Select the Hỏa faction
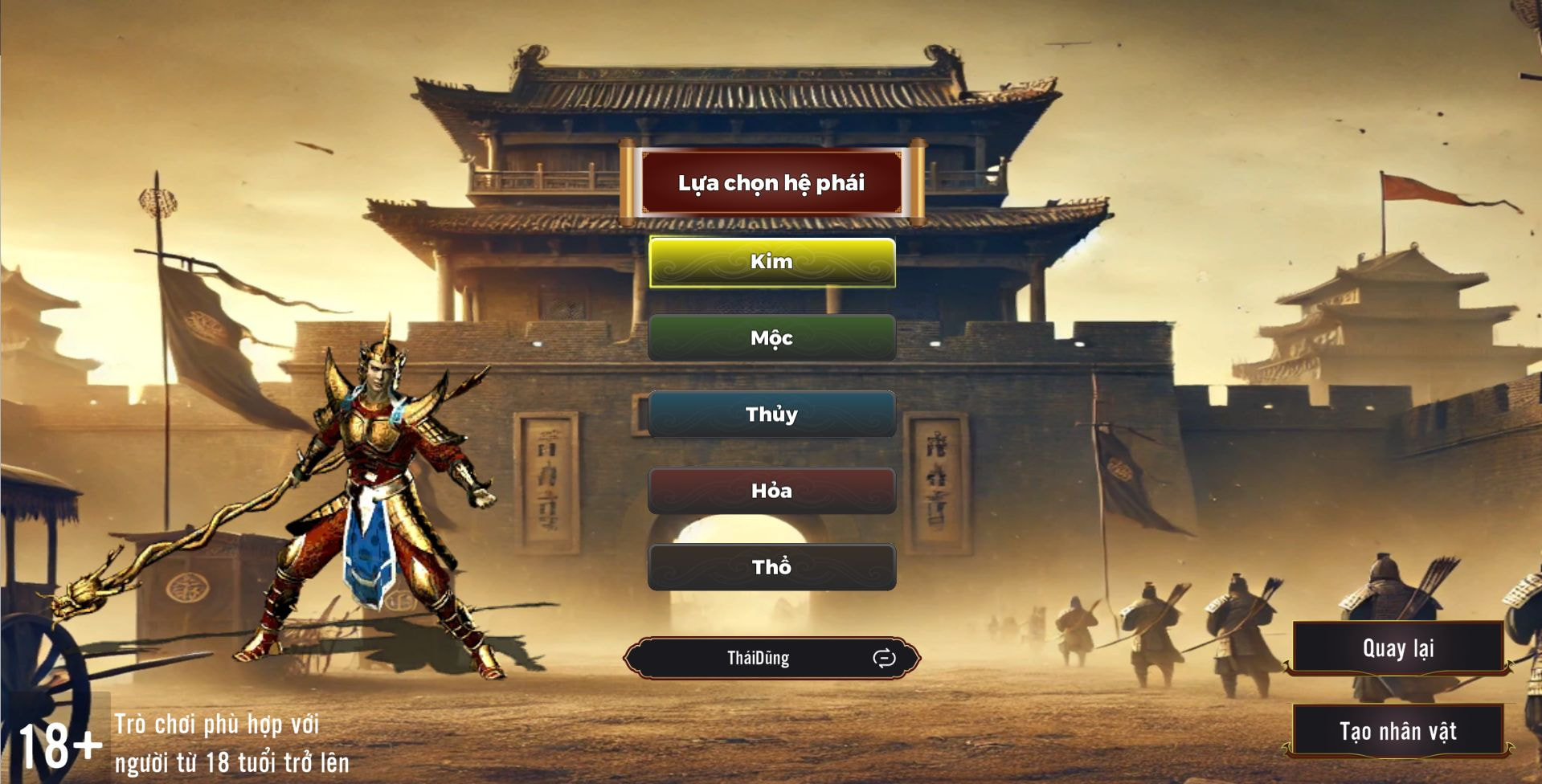The image size is (1542, 784). [x=771, y=491]
